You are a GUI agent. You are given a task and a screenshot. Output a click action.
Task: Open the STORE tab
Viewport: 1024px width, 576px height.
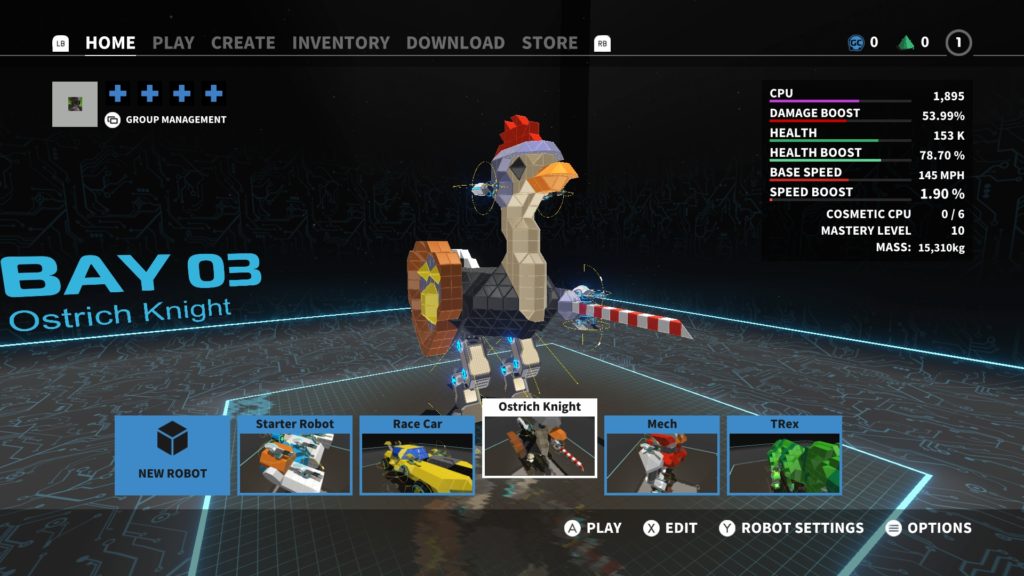[x=549, y=43]
